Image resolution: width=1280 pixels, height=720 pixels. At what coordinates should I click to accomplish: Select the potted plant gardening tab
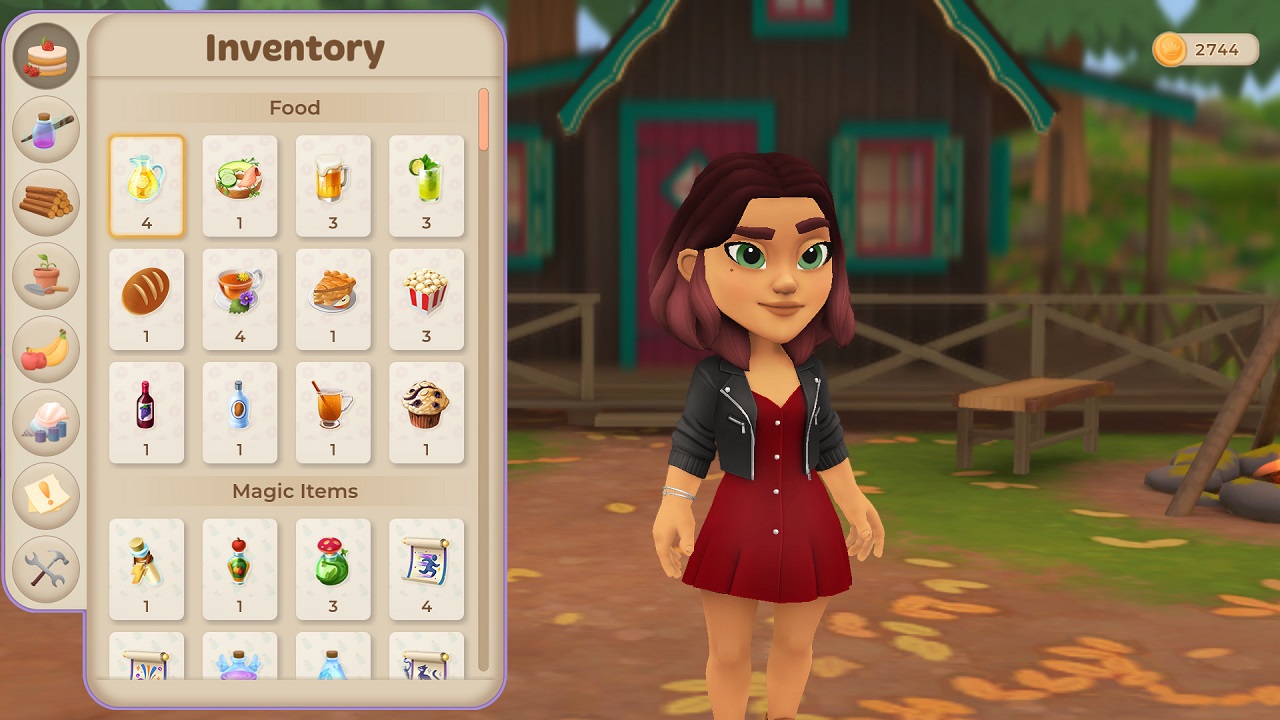tap(46, 276)
